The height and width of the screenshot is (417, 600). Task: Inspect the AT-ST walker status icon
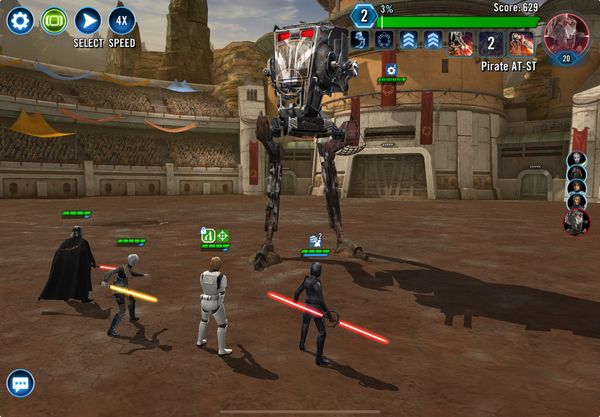point(391,70)
